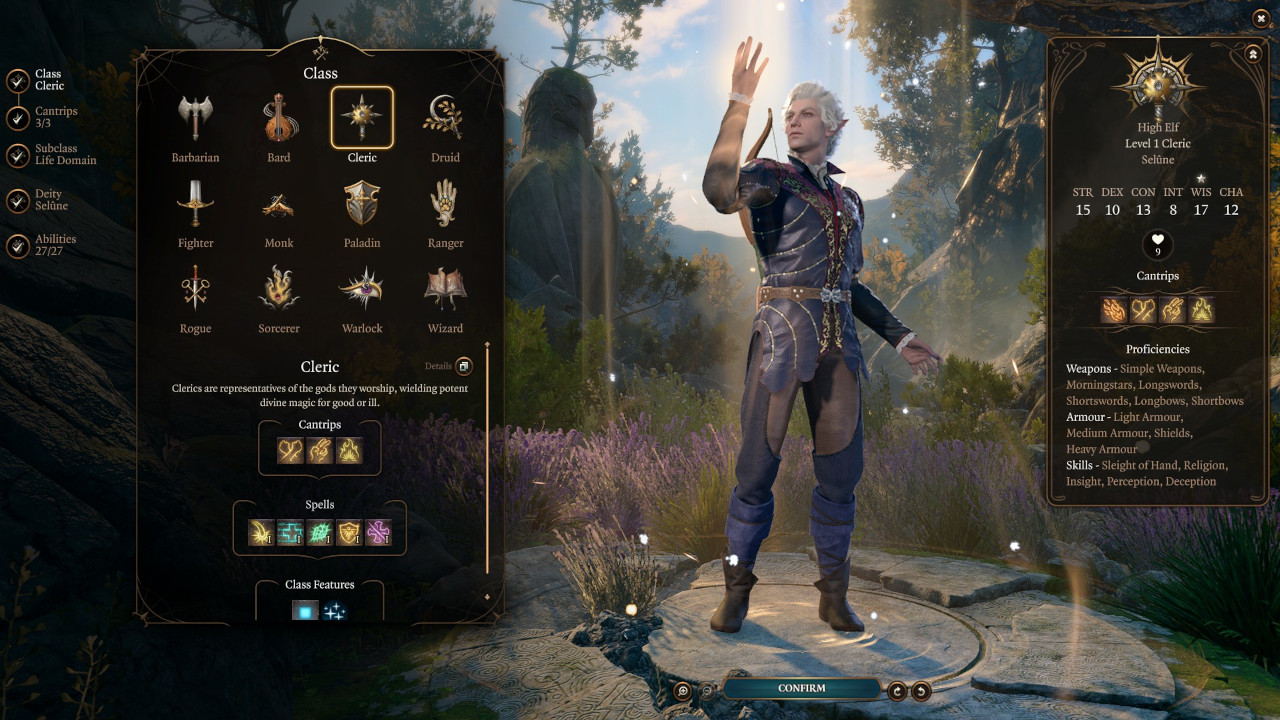Collapse the right character panel with the chevron
Viewport: 1280px width, 720px height.
point(1252,53)
